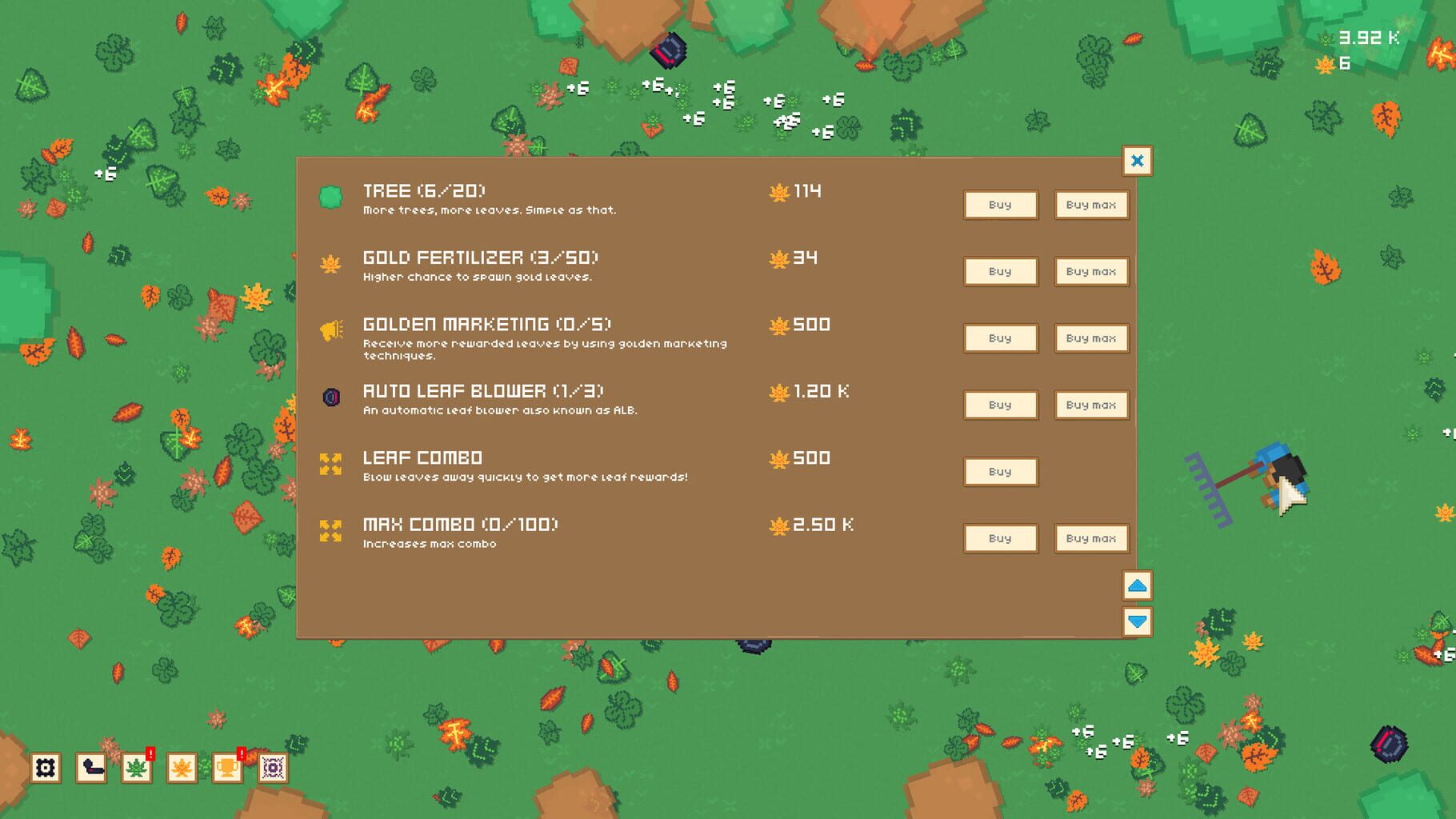Screen dimensions: 1456x819
Task: Click the blue scroll up arrow
Action: (1137, 586)
